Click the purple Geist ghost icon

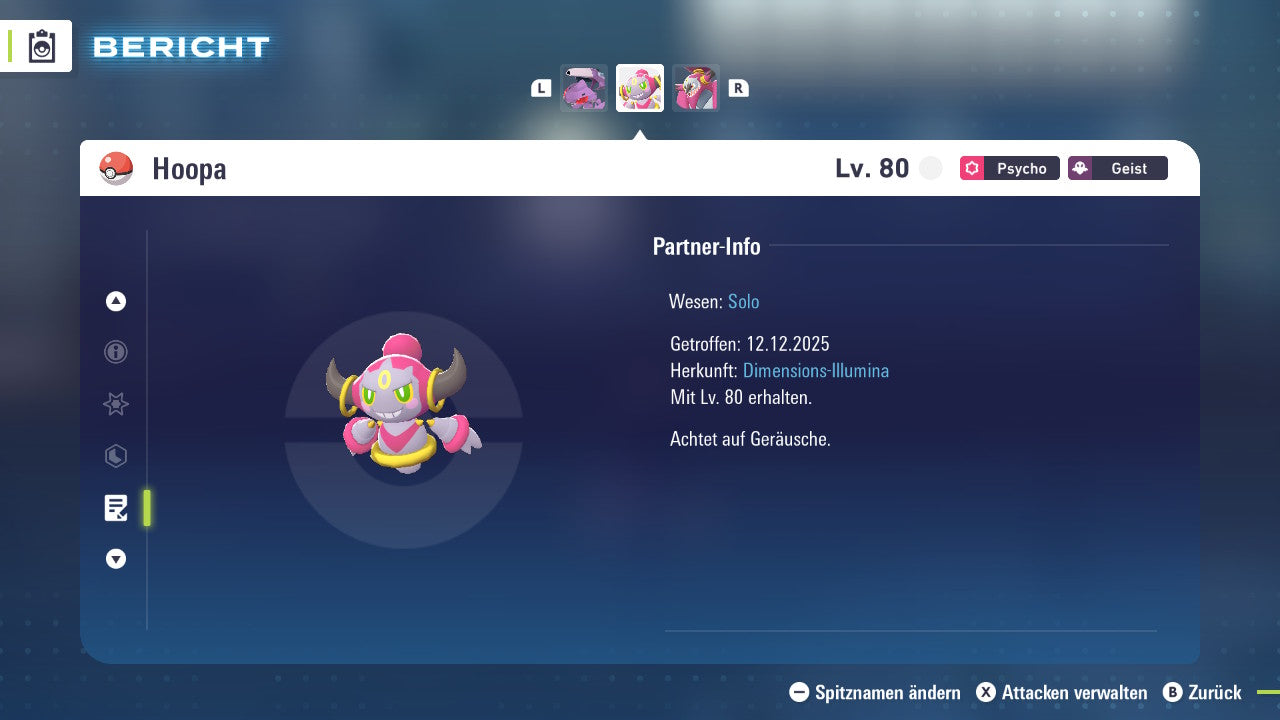(1086, 167)
